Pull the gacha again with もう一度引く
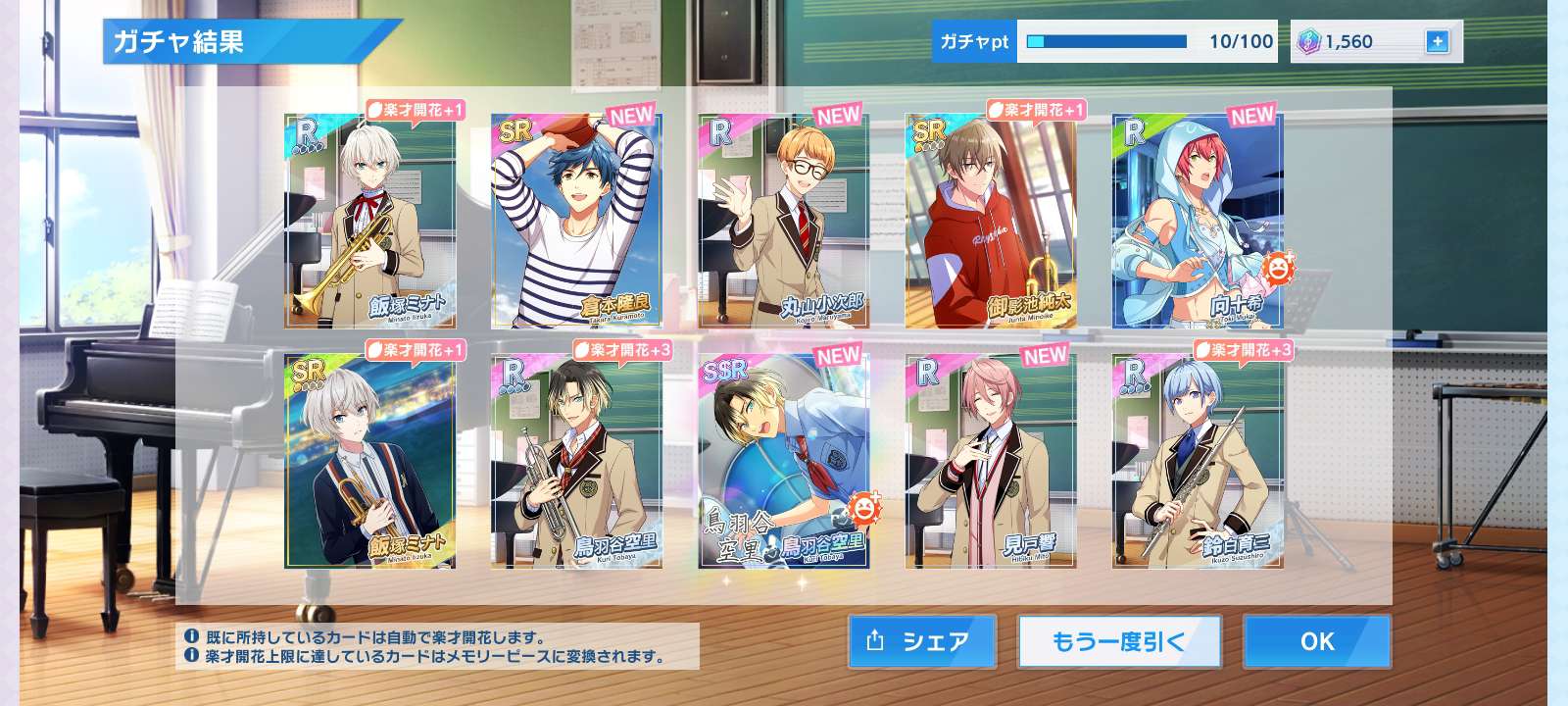The height and width of the screenshot is (706, 1568). [x=1119, y=641]
